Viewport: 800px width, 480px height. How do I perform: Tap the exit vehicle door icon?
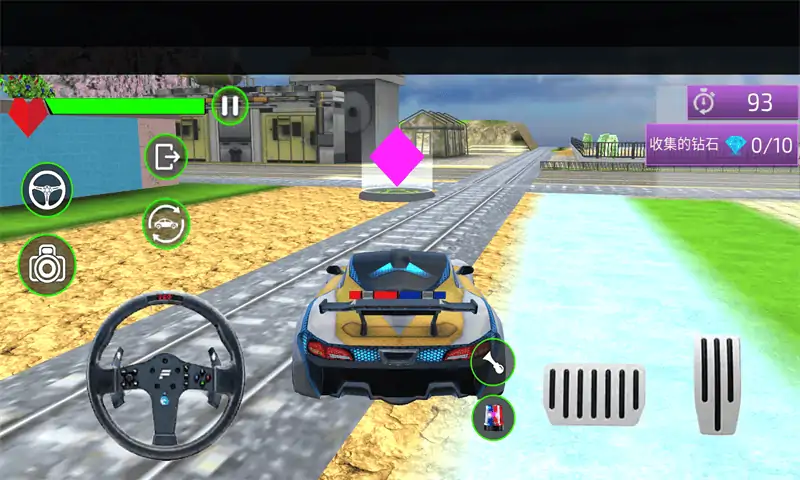[x=166, y=156]
